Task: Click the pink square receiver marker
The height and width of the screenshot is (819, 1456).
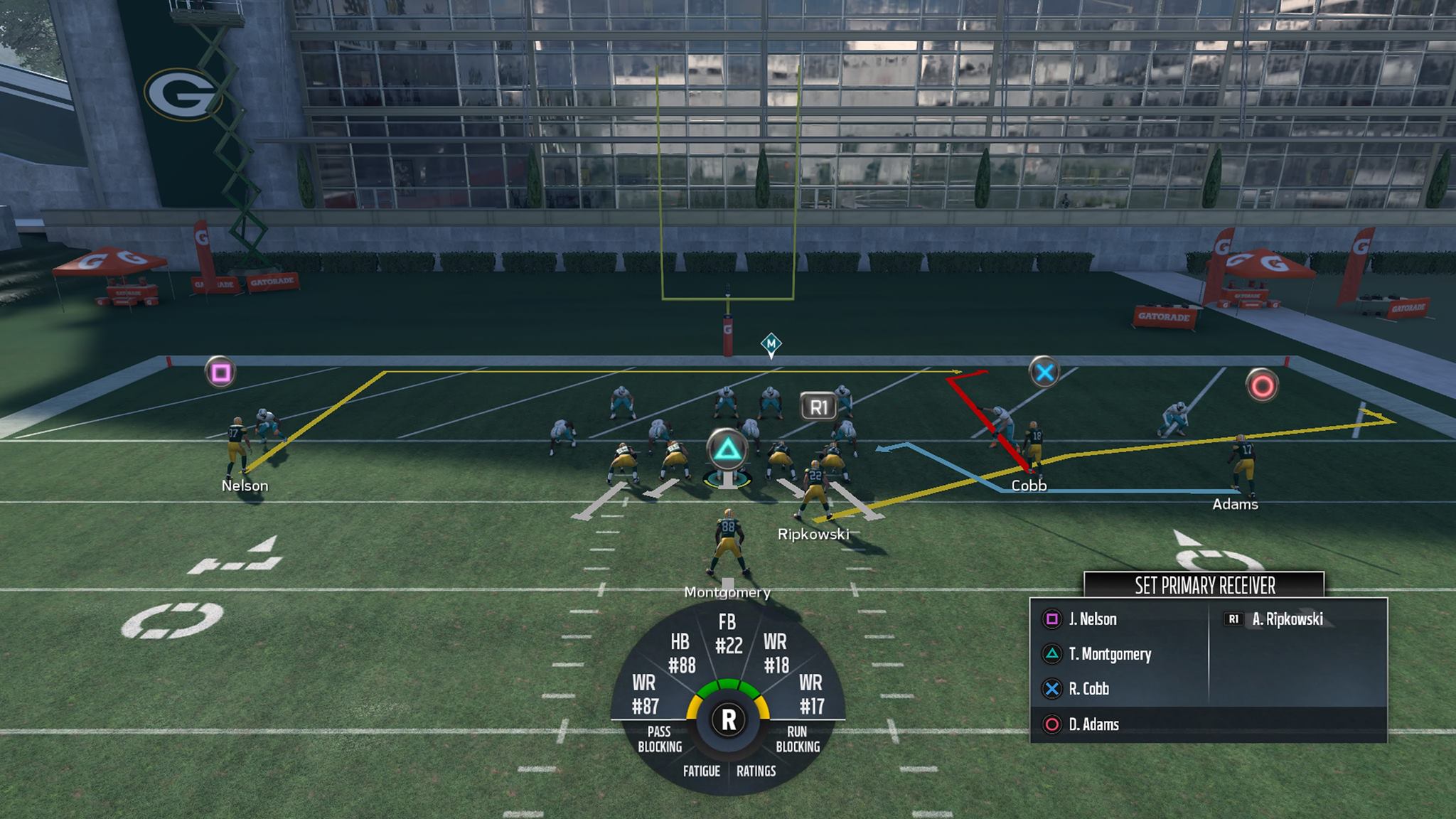Action: (x=220, y=373)
